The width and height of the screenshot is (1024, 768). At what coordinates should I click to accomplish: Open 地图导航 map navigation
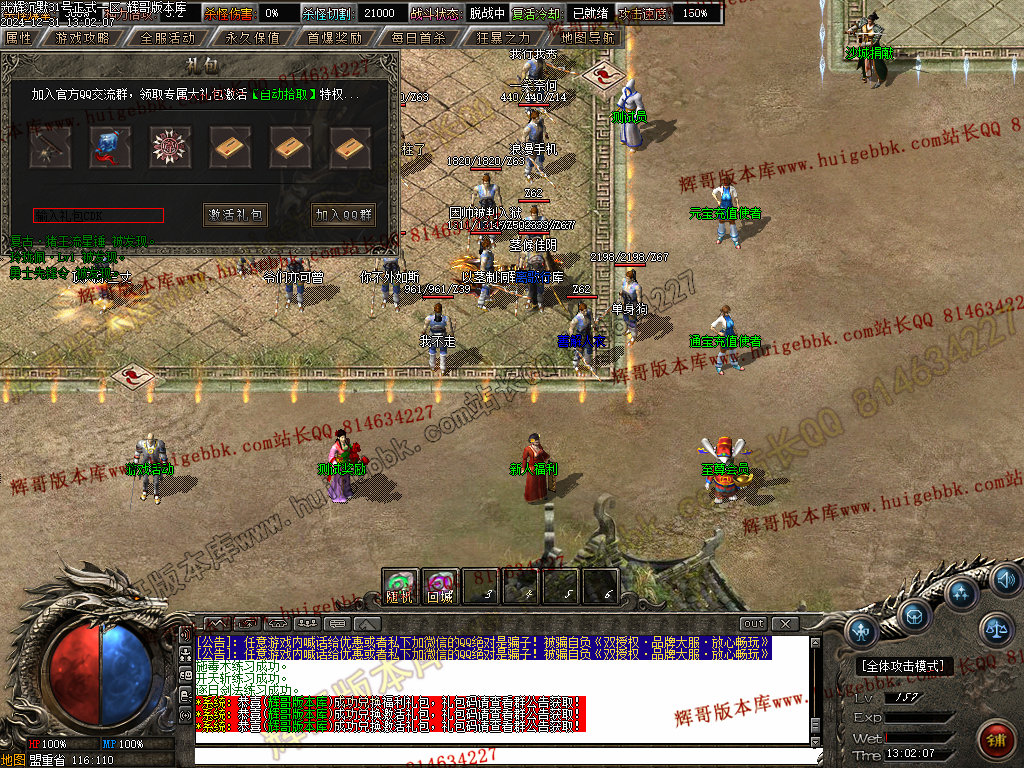[587, 37]
